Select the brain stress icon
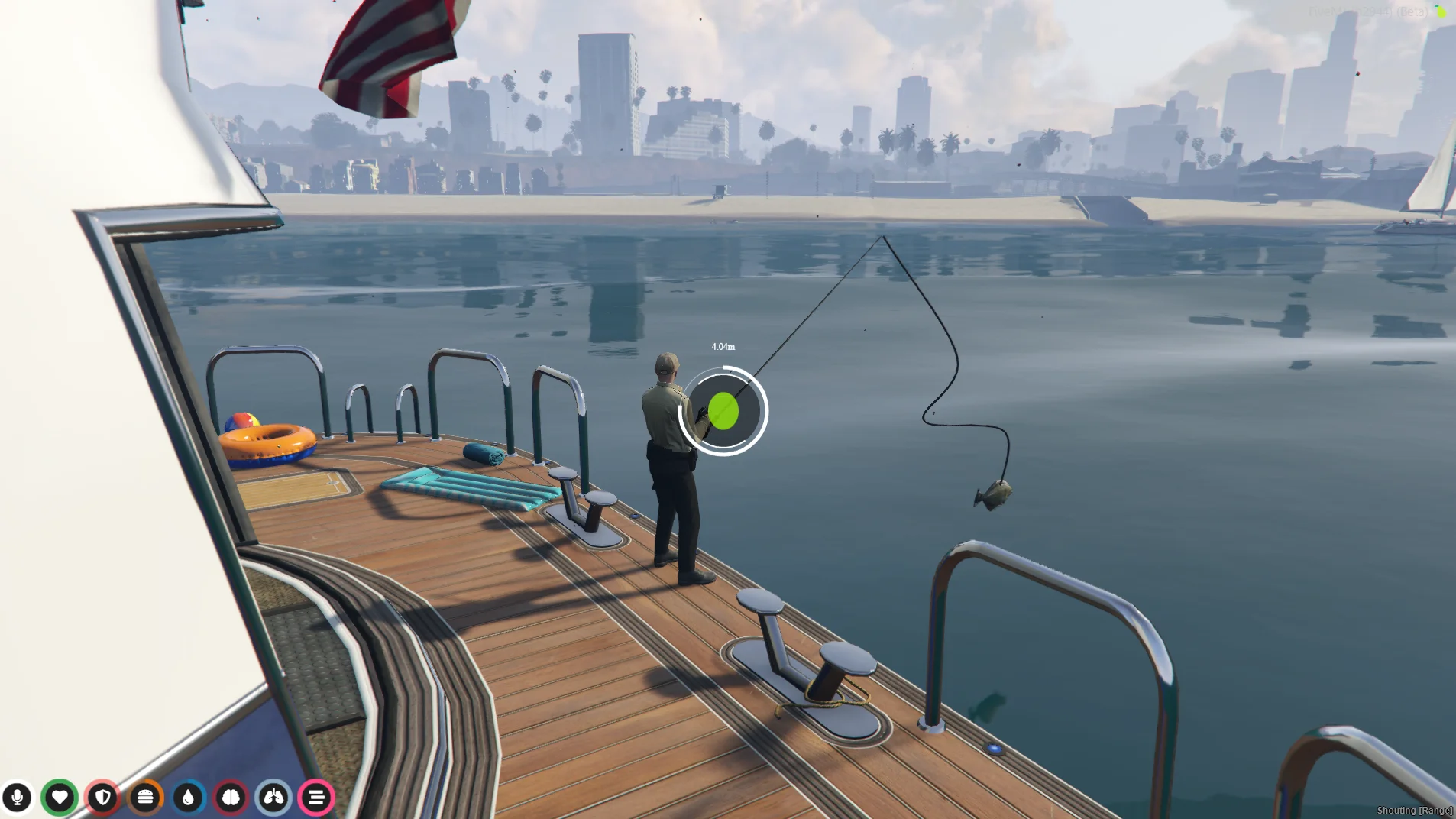This screenshot has height=819, width=1456. click(x=231, y=798)
